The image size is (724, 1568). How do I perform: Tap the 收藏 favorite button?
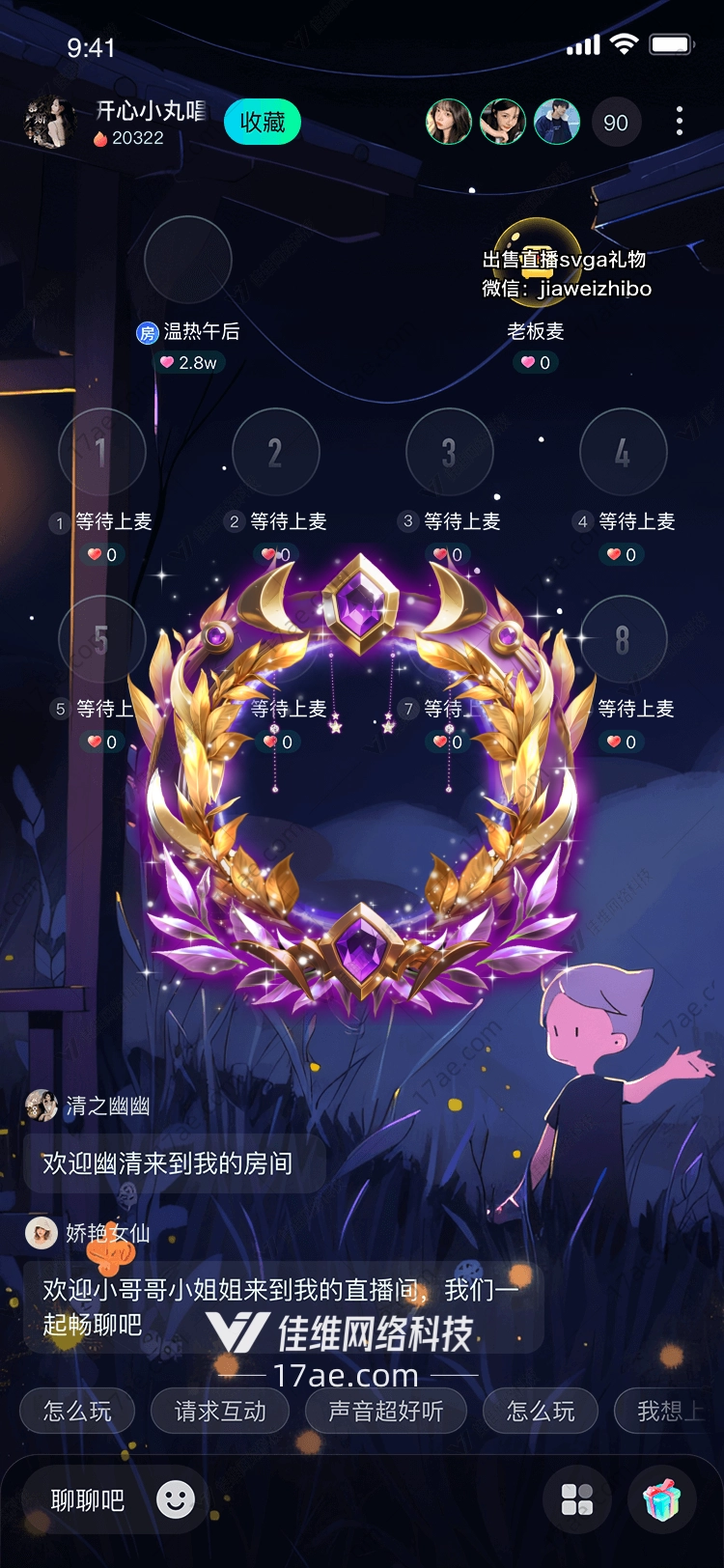(x=262, y=123)
